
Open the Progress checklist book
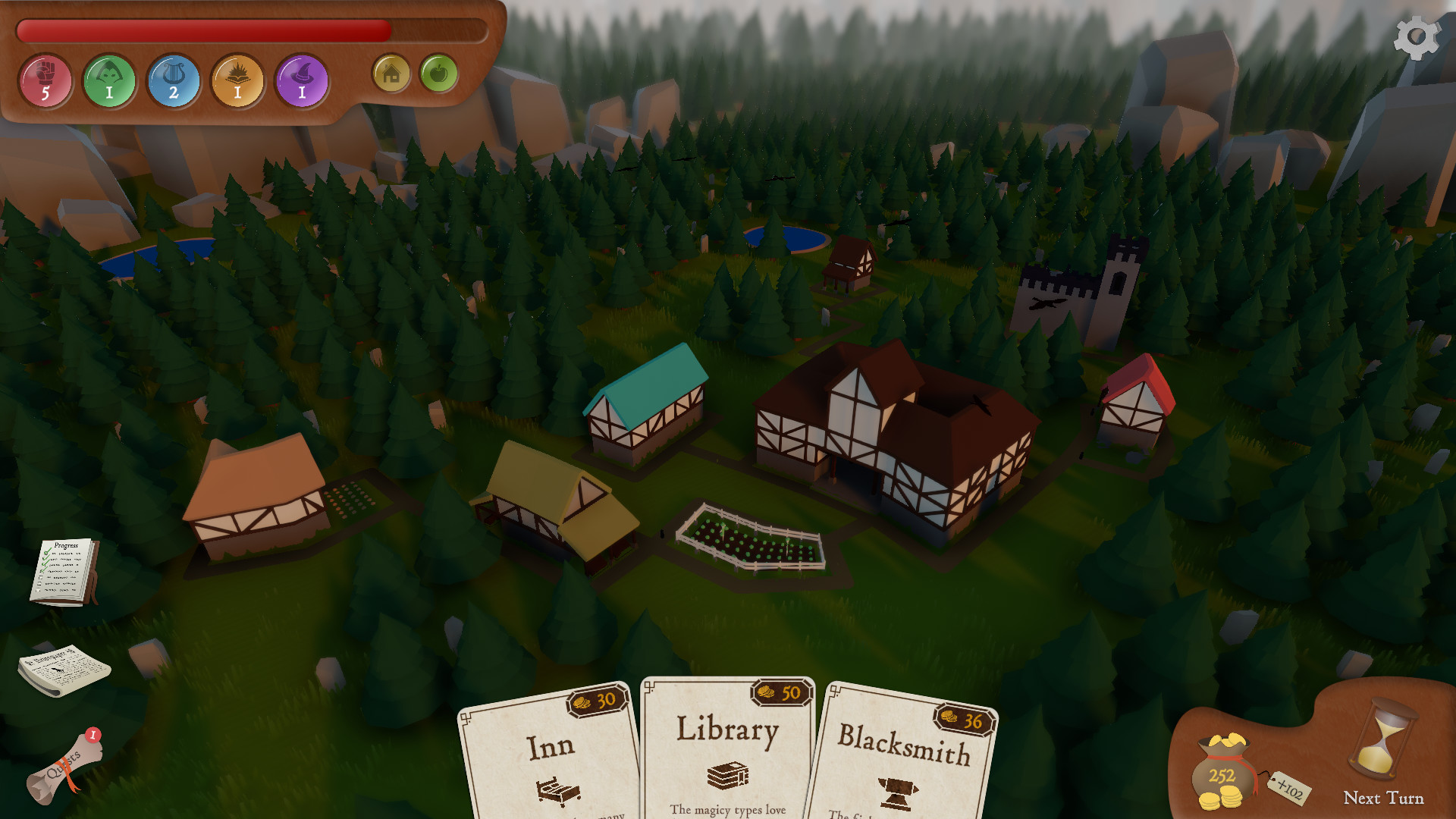coord(64,572)
